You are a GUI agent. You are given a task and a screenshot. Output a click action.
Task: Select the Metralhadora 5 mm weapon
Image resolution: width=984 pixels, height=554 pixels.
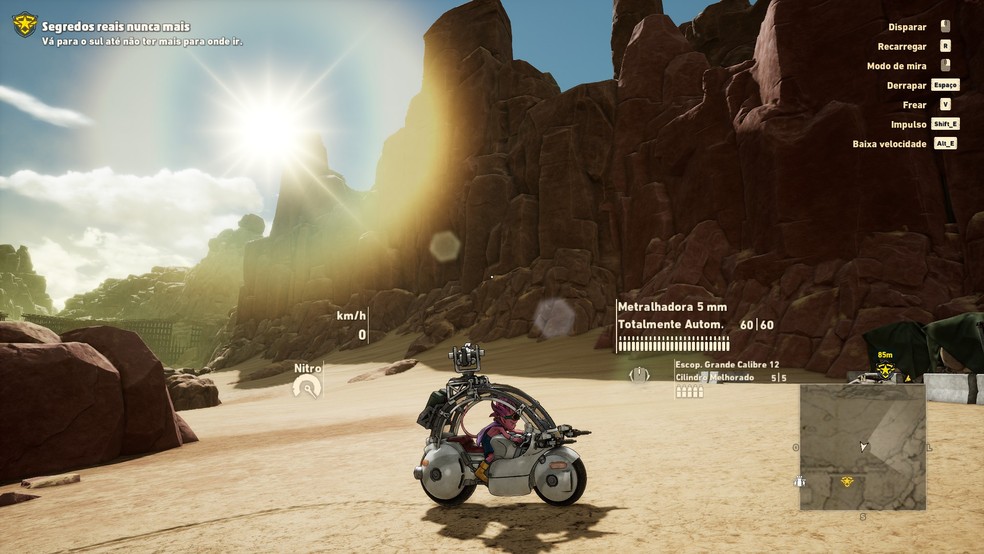click(x=672, y=307)
